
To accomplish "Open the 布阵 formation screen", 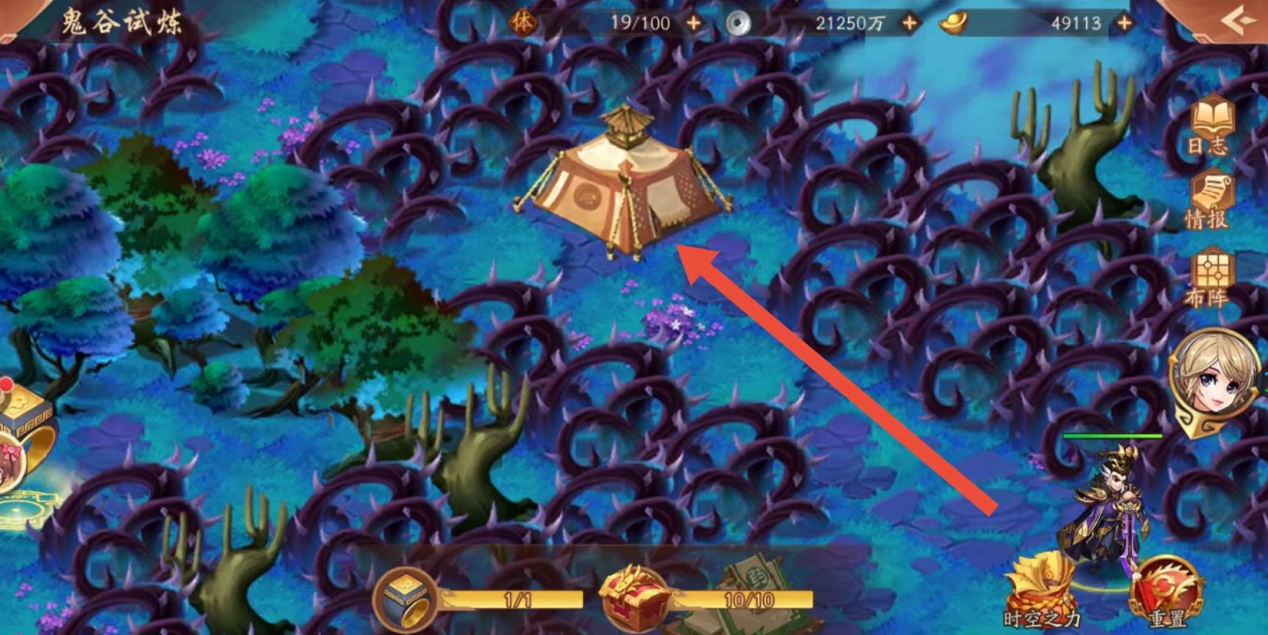I will click(x=1210, y=274).
